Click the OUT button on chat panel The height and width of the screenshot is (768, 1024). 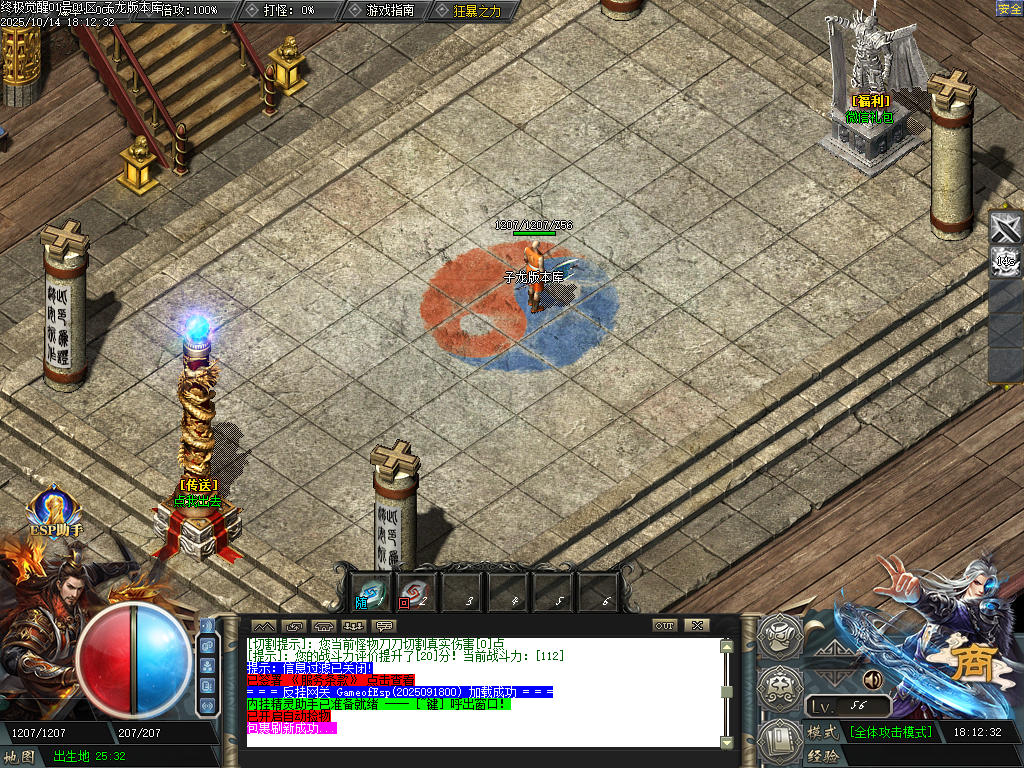point(665,625)
